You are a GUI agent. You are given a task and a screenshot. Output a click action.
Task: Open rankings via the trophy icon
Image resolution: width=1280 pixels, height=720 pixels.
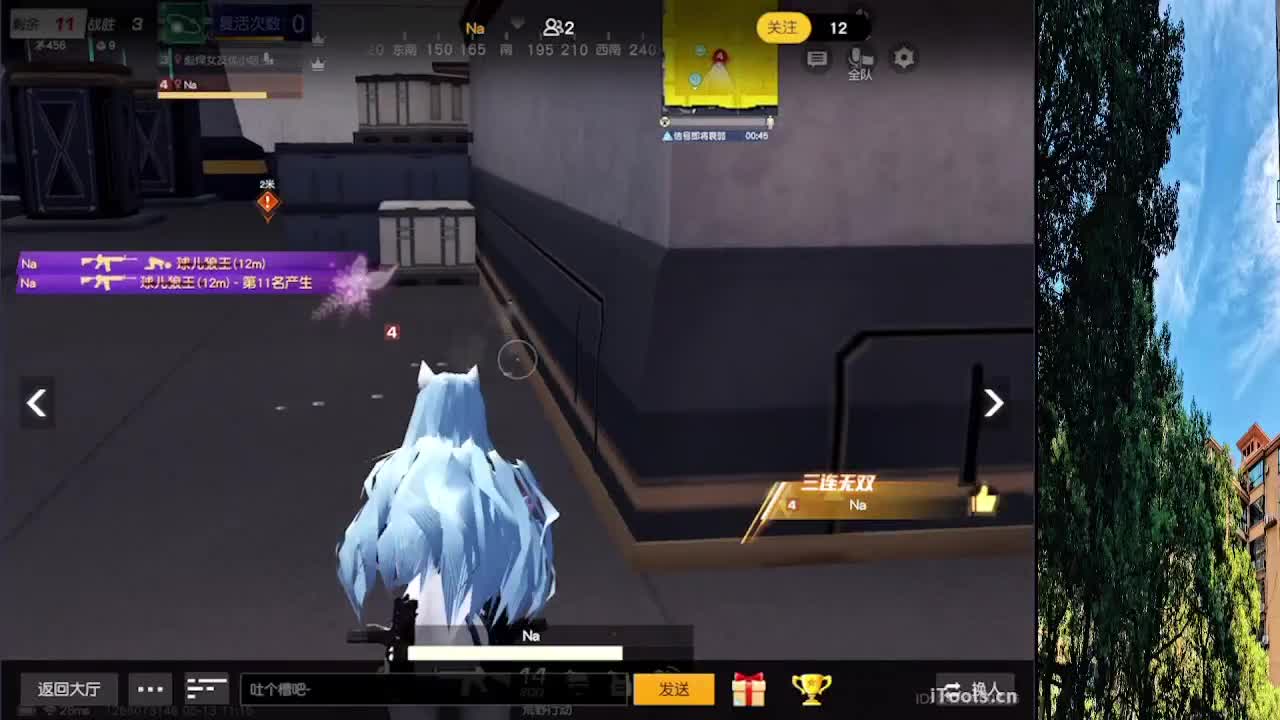click(x=814, y=689)
